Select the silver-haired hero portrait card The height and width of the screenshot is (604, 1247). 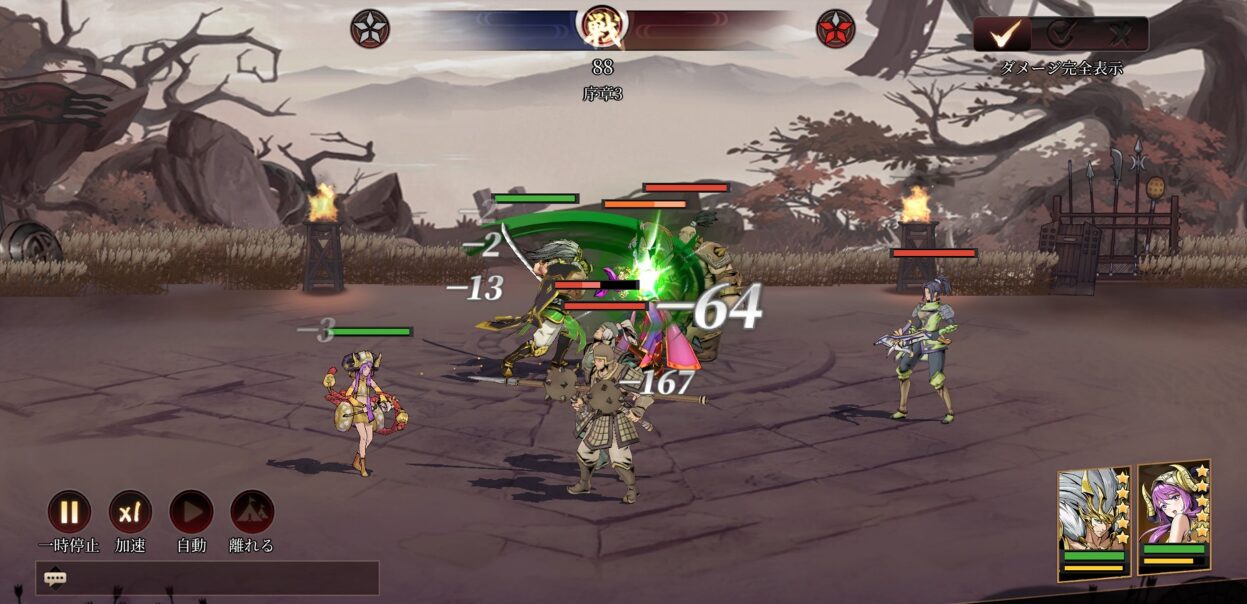pos(1094,522)
